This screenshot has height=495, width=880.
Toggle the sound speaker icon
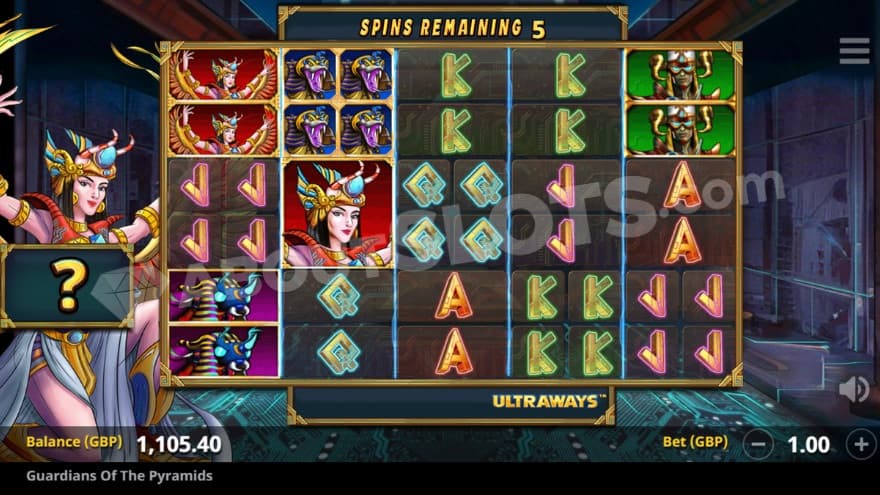[x=853, y=389]
